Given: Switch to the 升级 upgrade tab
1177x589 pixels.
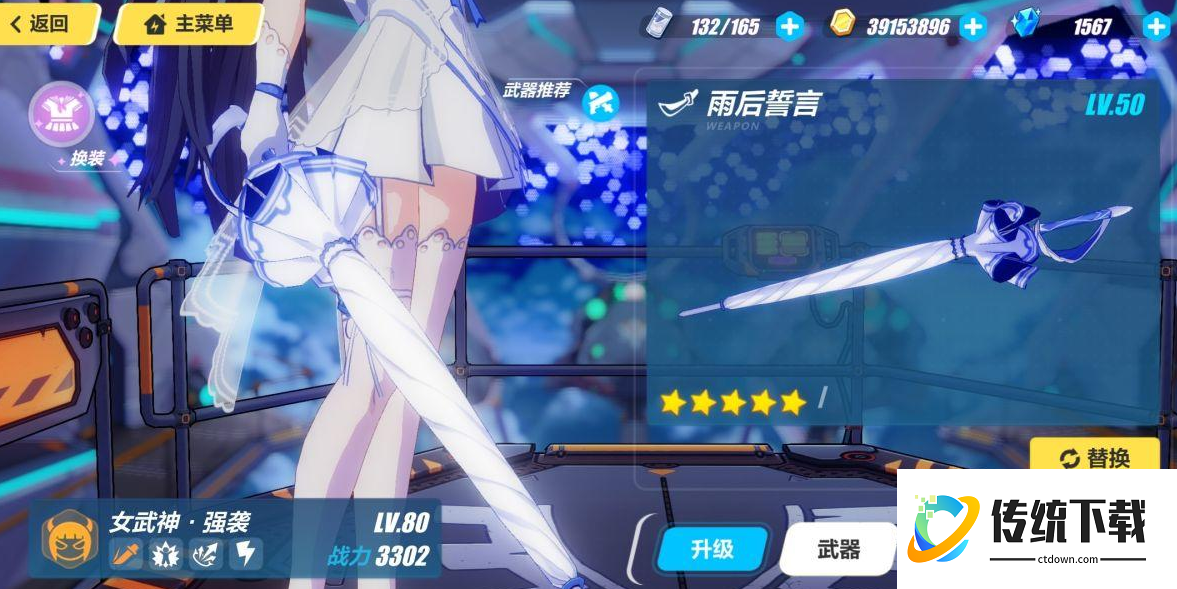Looking at the screenshot, I should [712, 548].
